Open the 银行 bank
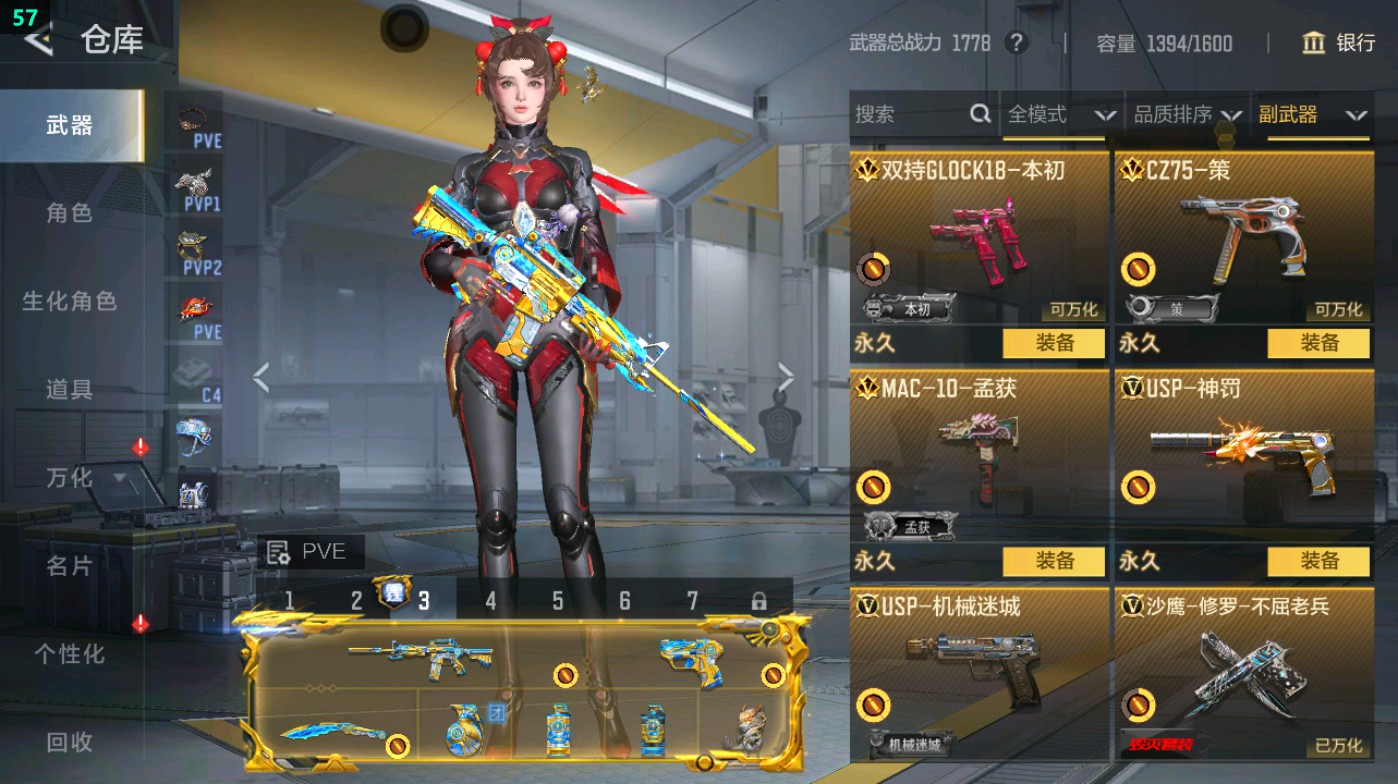This screenshot has width=1398, height=784. (1339, 43)
